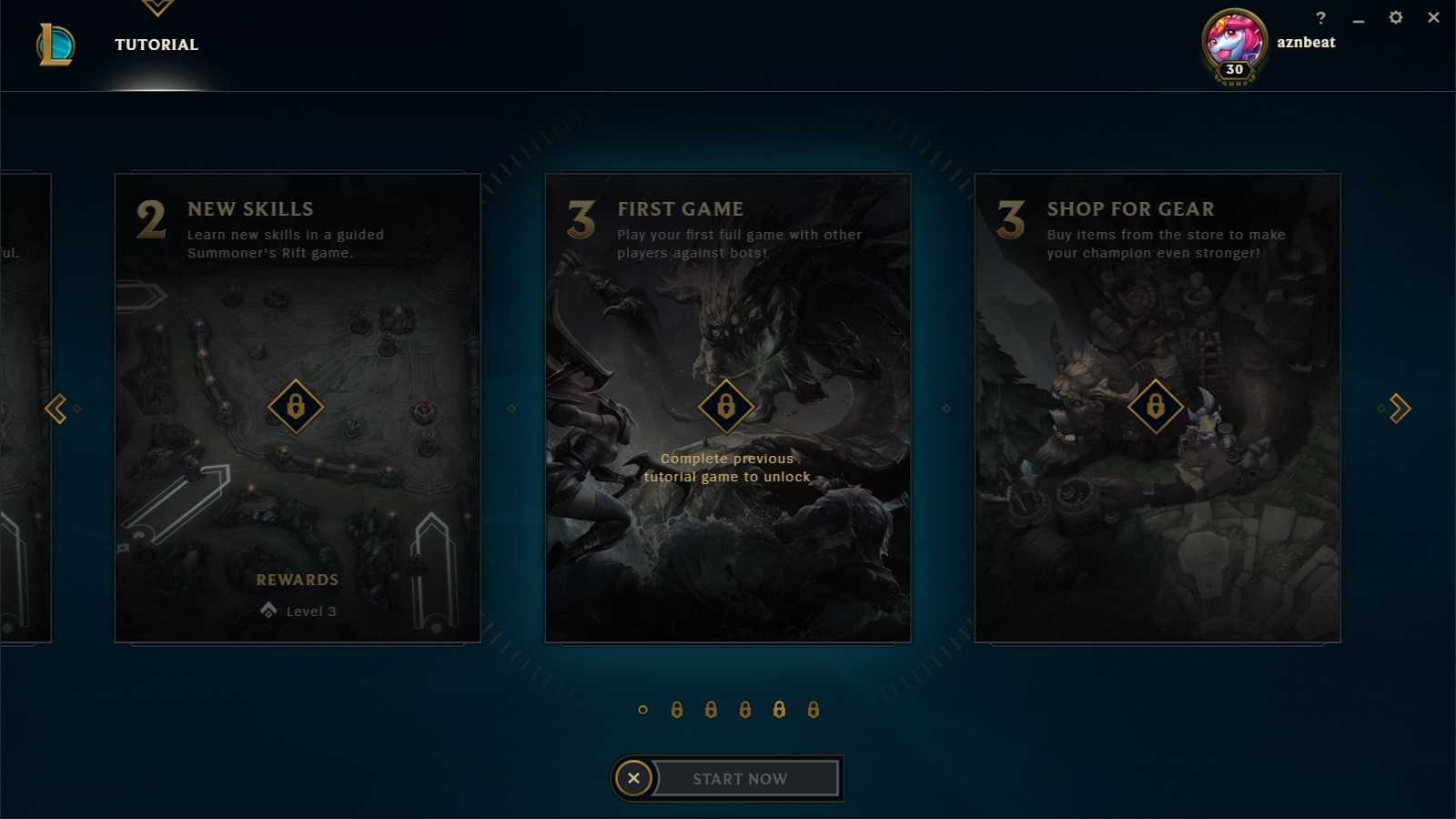Click the left carousel arrow
1456x819 pixels.
(56, 409)
